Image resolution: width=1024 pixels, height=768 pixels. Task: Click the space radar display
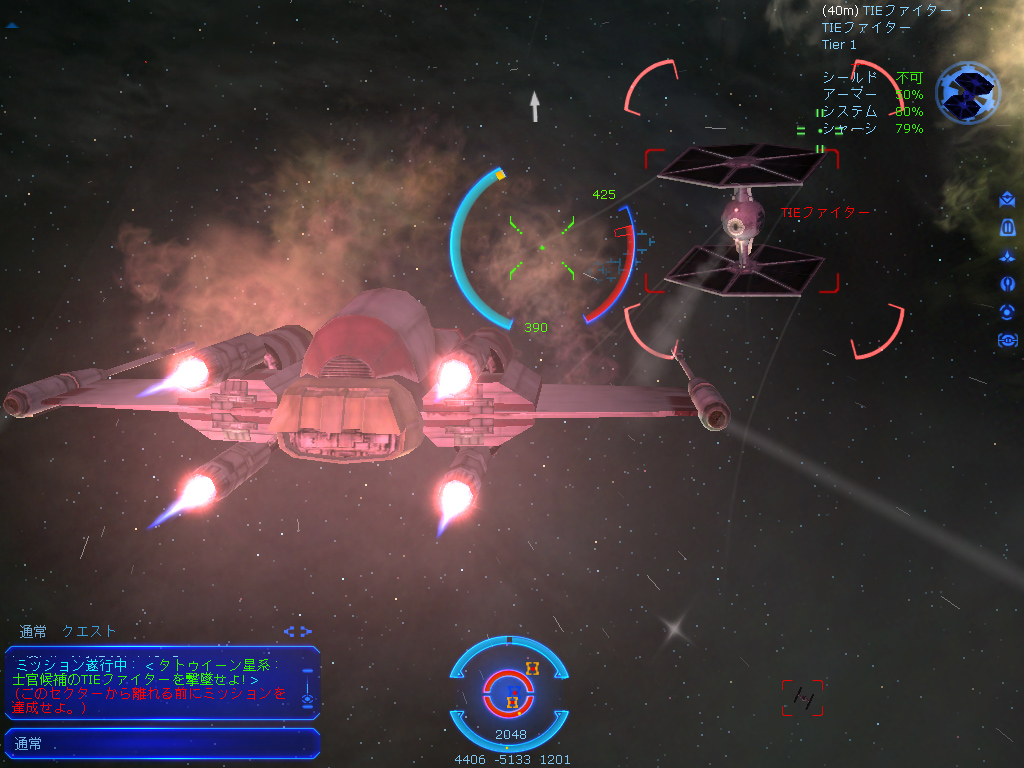point(510,692)
